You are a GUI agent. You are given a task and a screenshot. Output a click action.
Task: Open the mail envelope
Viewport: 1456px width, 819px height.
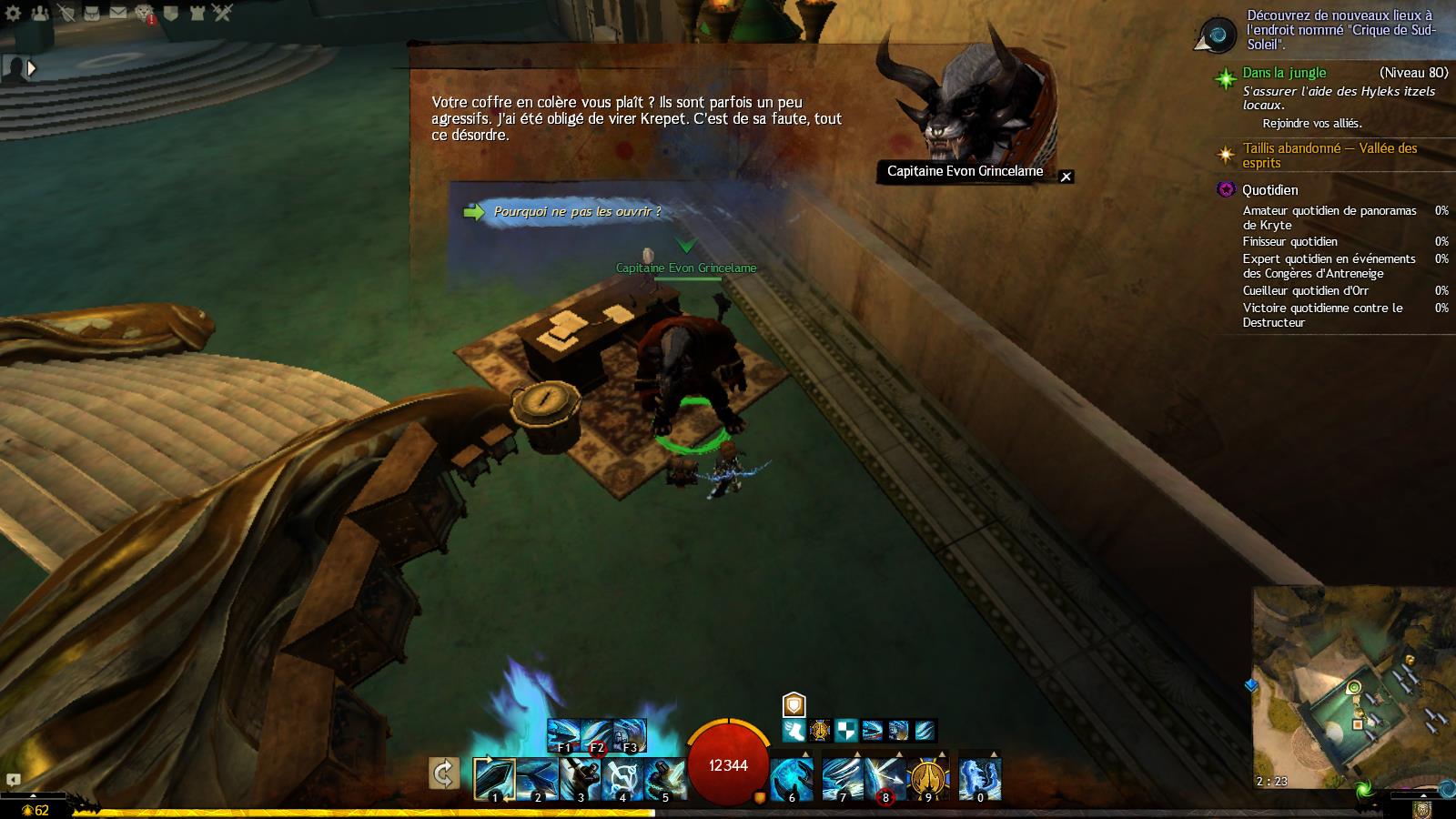[x=118, y=13]
